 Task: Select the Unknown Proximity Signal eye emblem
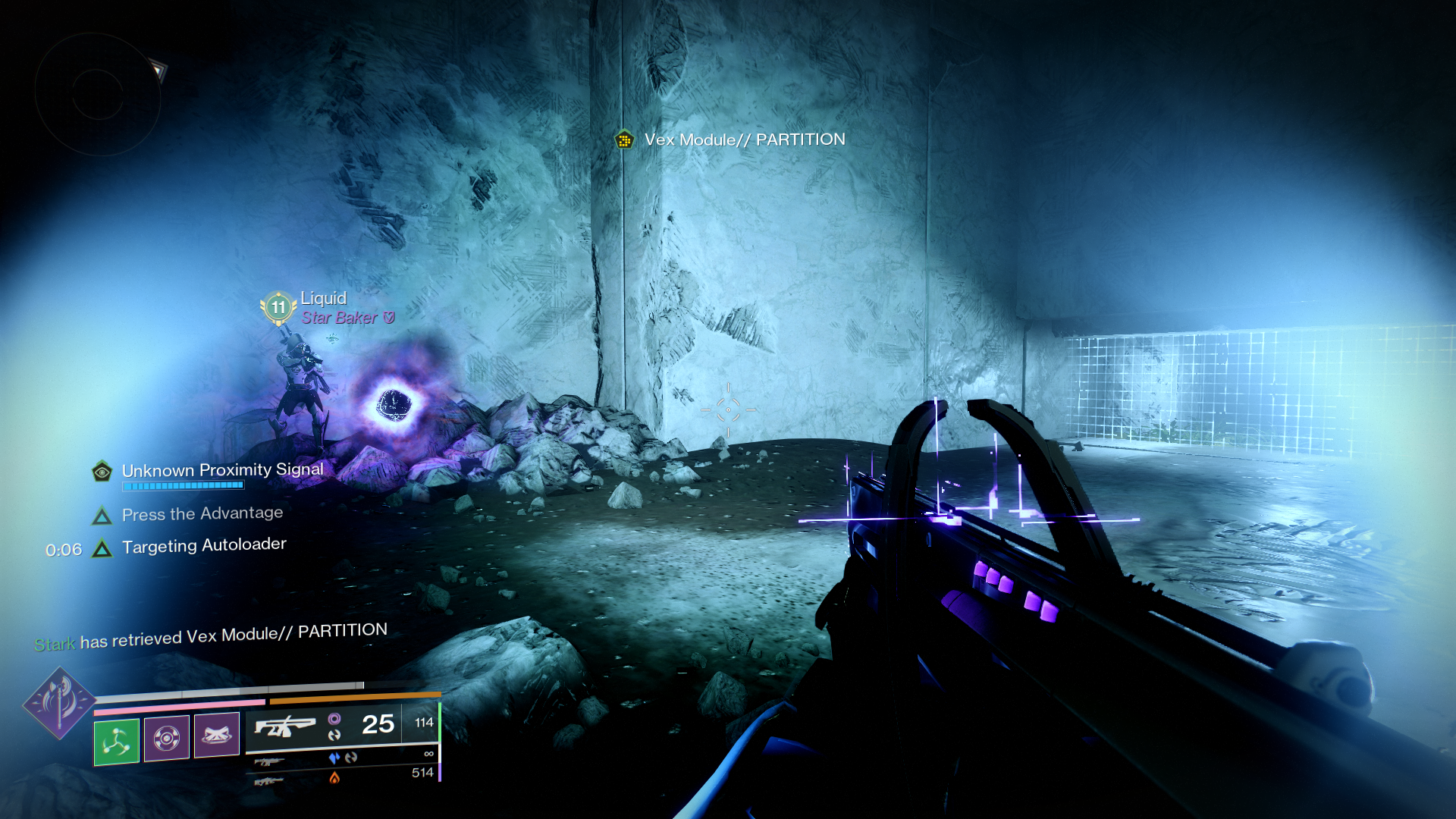103,471
